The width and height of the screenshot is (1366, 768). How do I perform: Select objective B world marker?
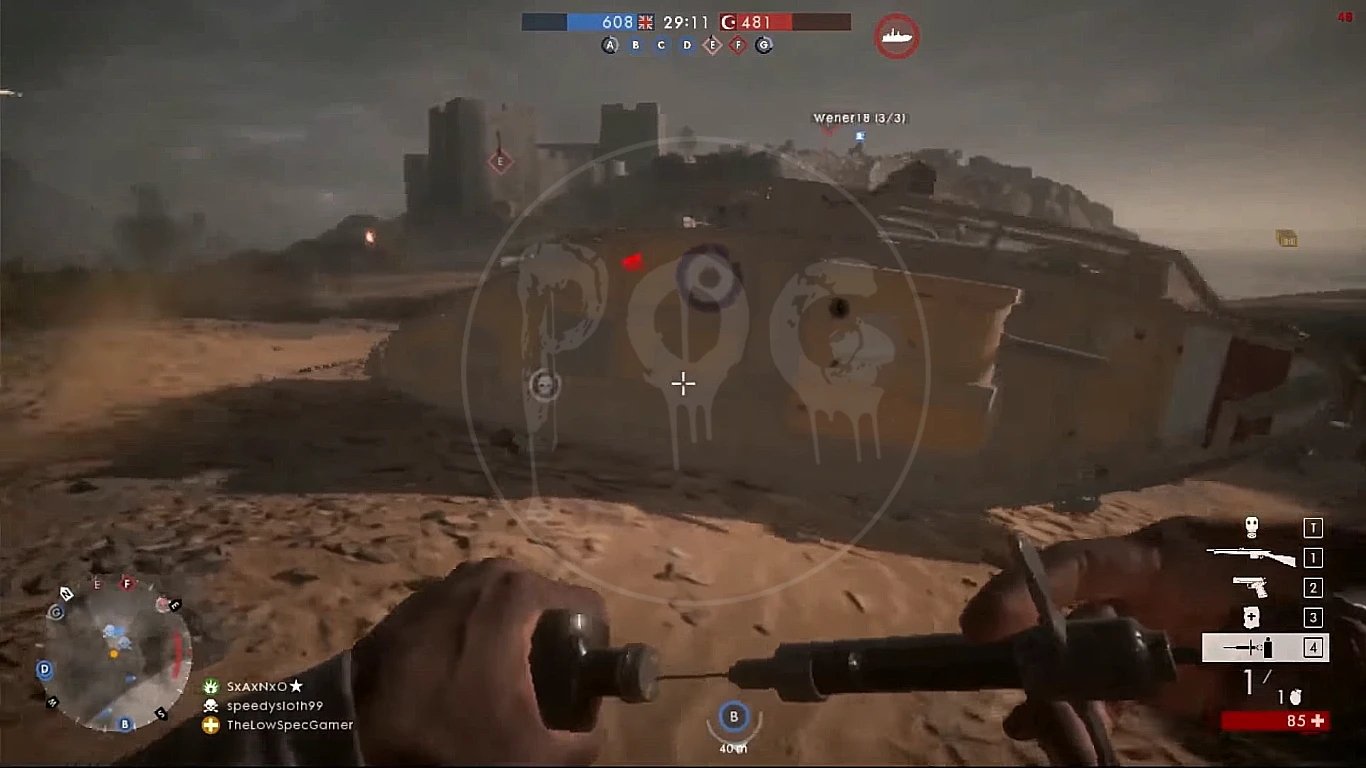(734, 715)
